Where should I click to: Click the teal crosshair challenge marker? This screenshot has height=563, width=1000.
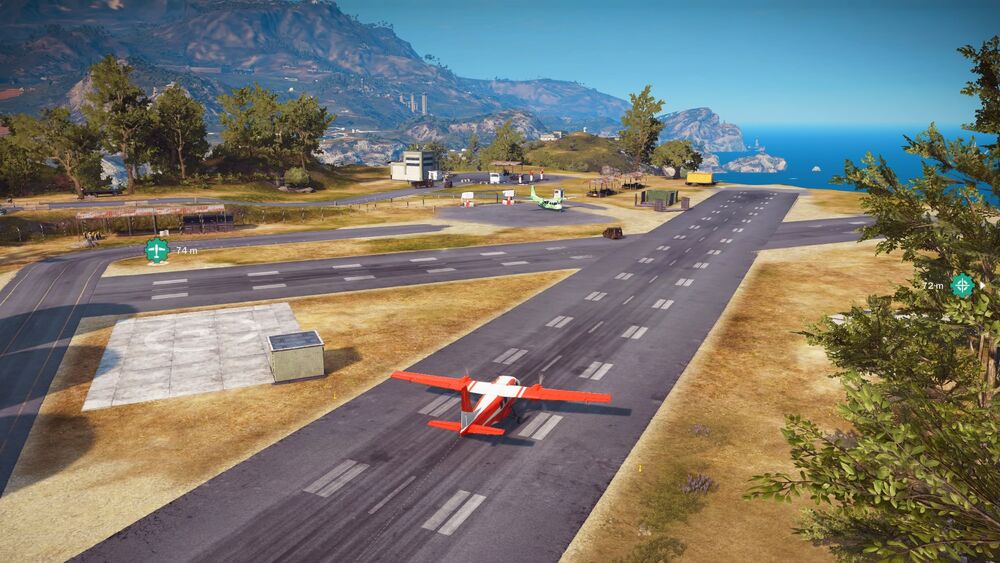[x=962, y=285]
